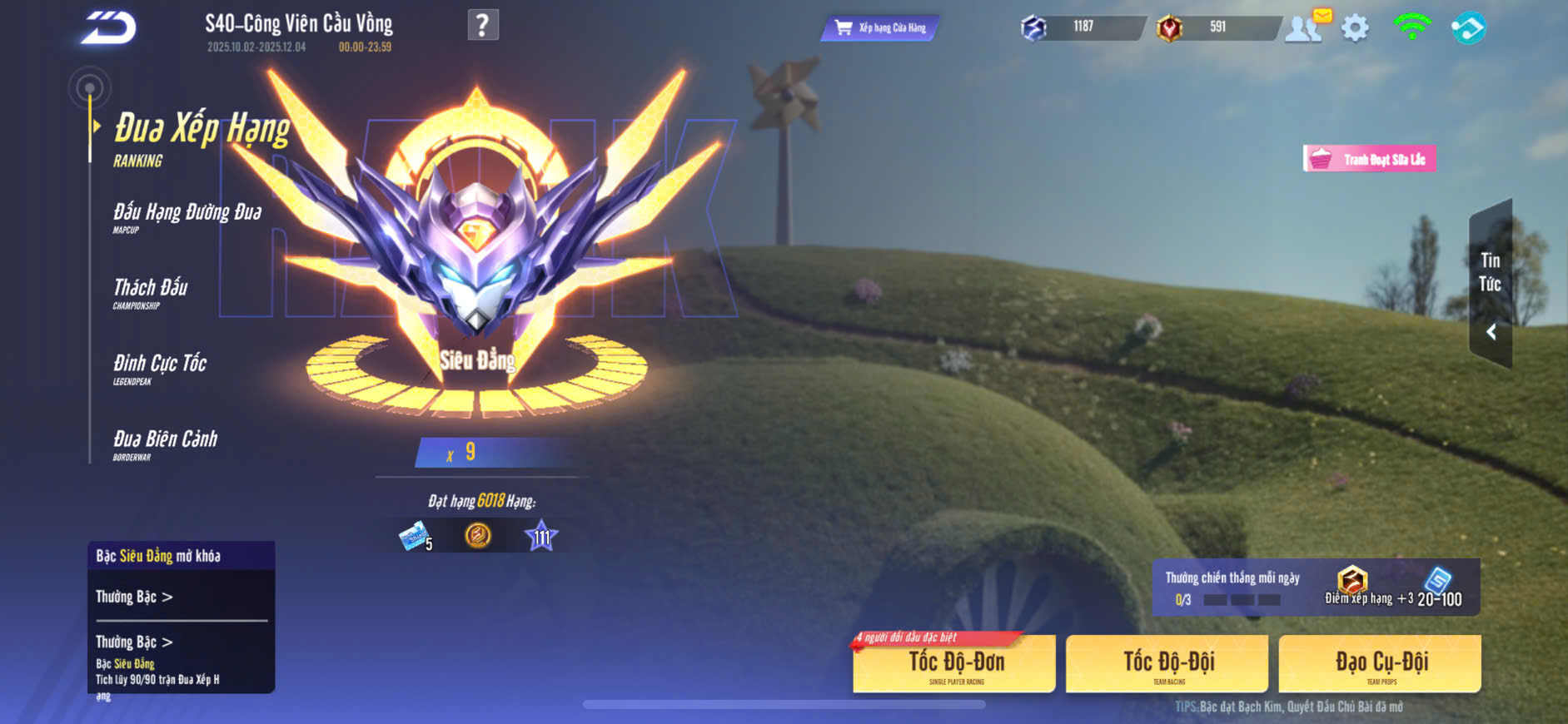Open the first Thưởng Bậc reward link

pos(134,597)
